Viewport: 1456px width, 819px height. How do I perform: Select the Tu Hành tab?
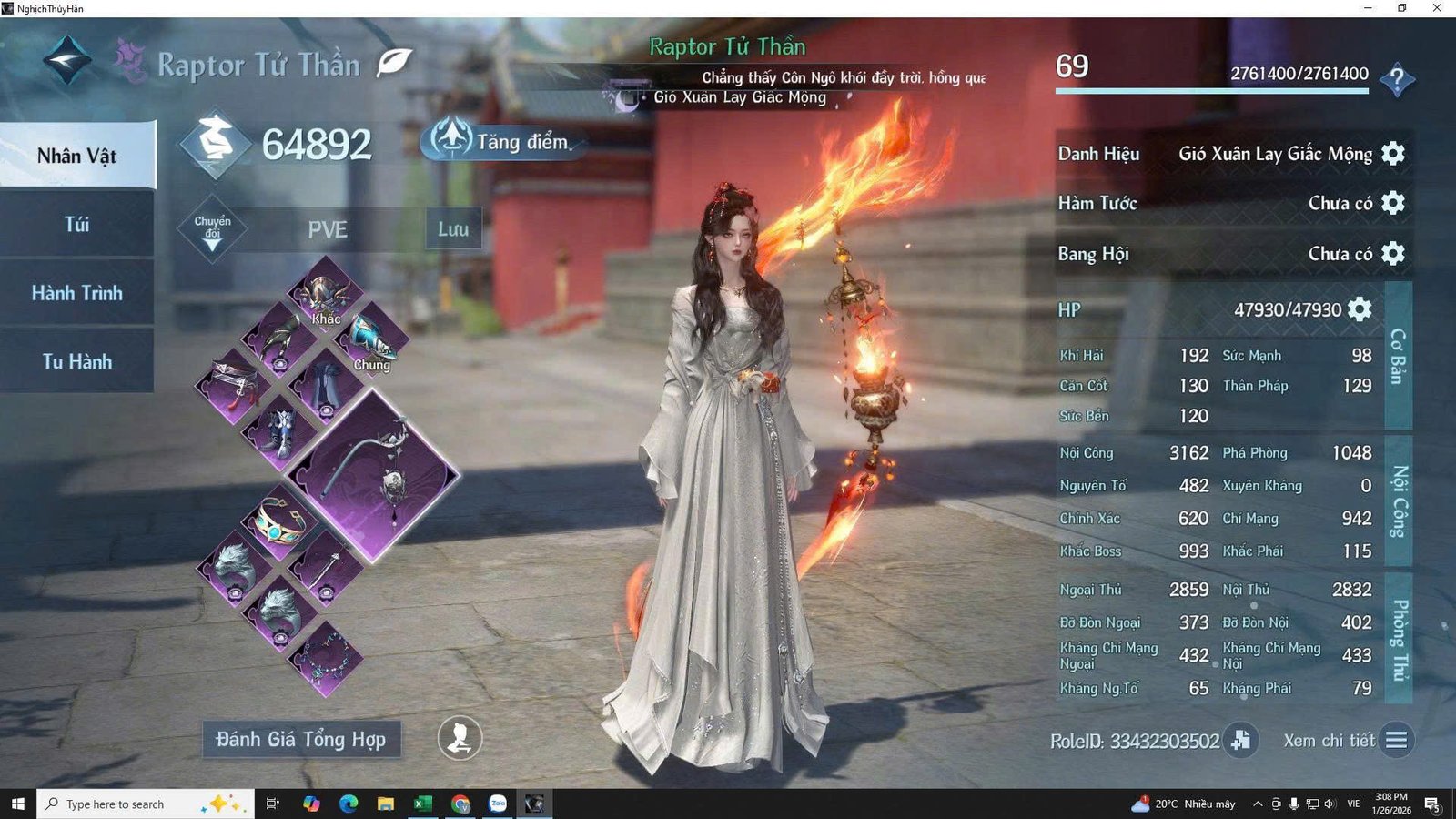pos(76,361)
